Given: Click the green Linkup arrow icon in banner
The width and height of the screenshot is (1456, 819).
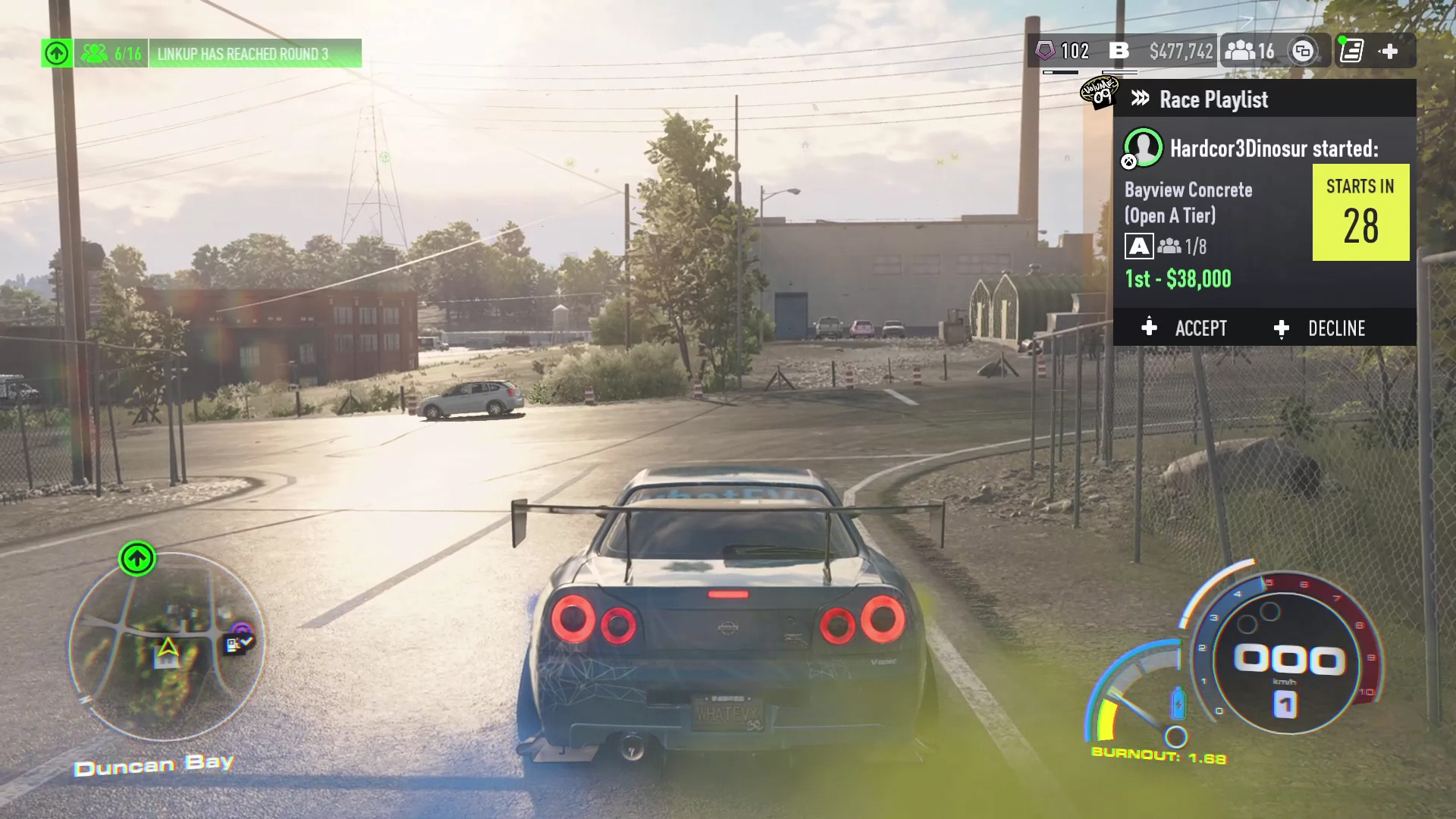Looking at the screenshot, I should pos(57,54).
